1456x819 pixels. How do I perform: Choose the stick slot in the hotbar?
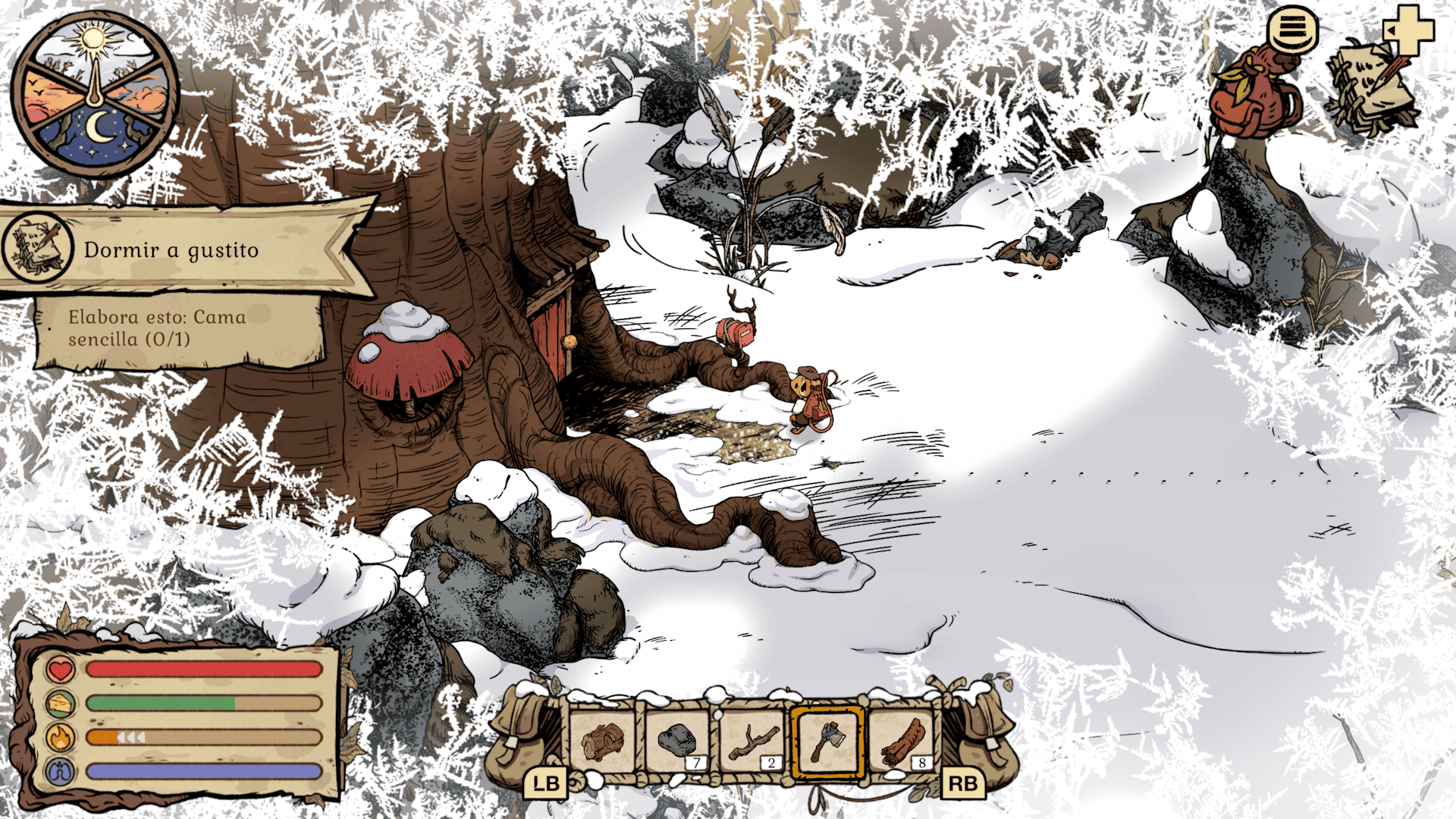pos(752,741)
